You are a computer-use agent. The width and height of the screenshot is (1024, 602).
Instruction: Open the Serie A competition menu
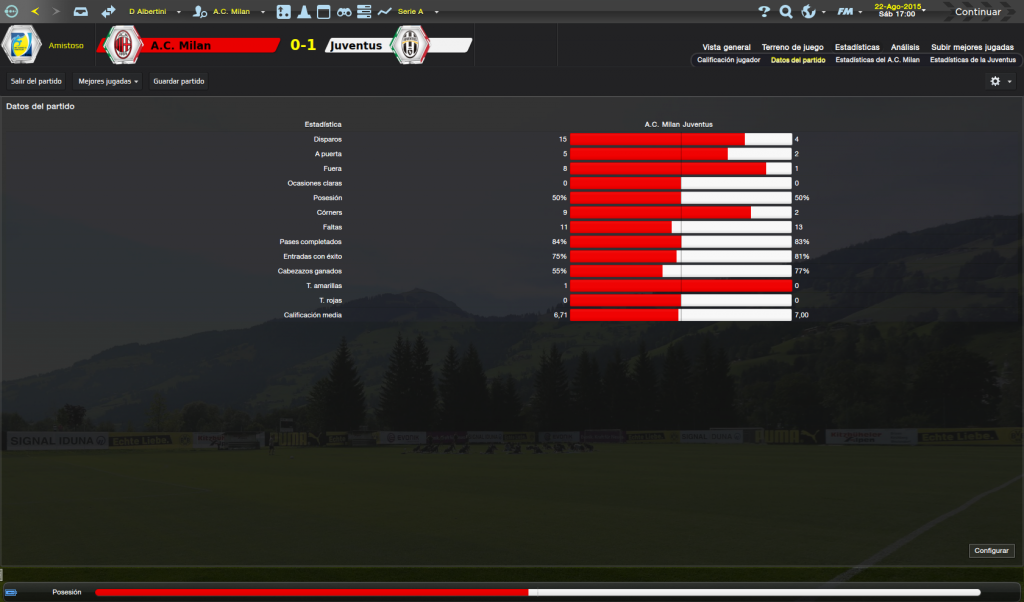tap(409, 12)
